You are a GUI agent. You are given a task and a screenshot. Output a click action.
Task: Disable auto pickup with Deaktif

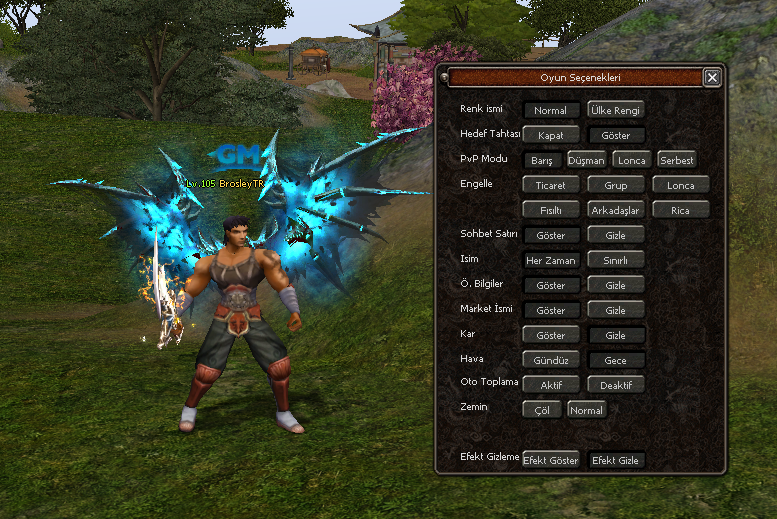pos(616,385)
